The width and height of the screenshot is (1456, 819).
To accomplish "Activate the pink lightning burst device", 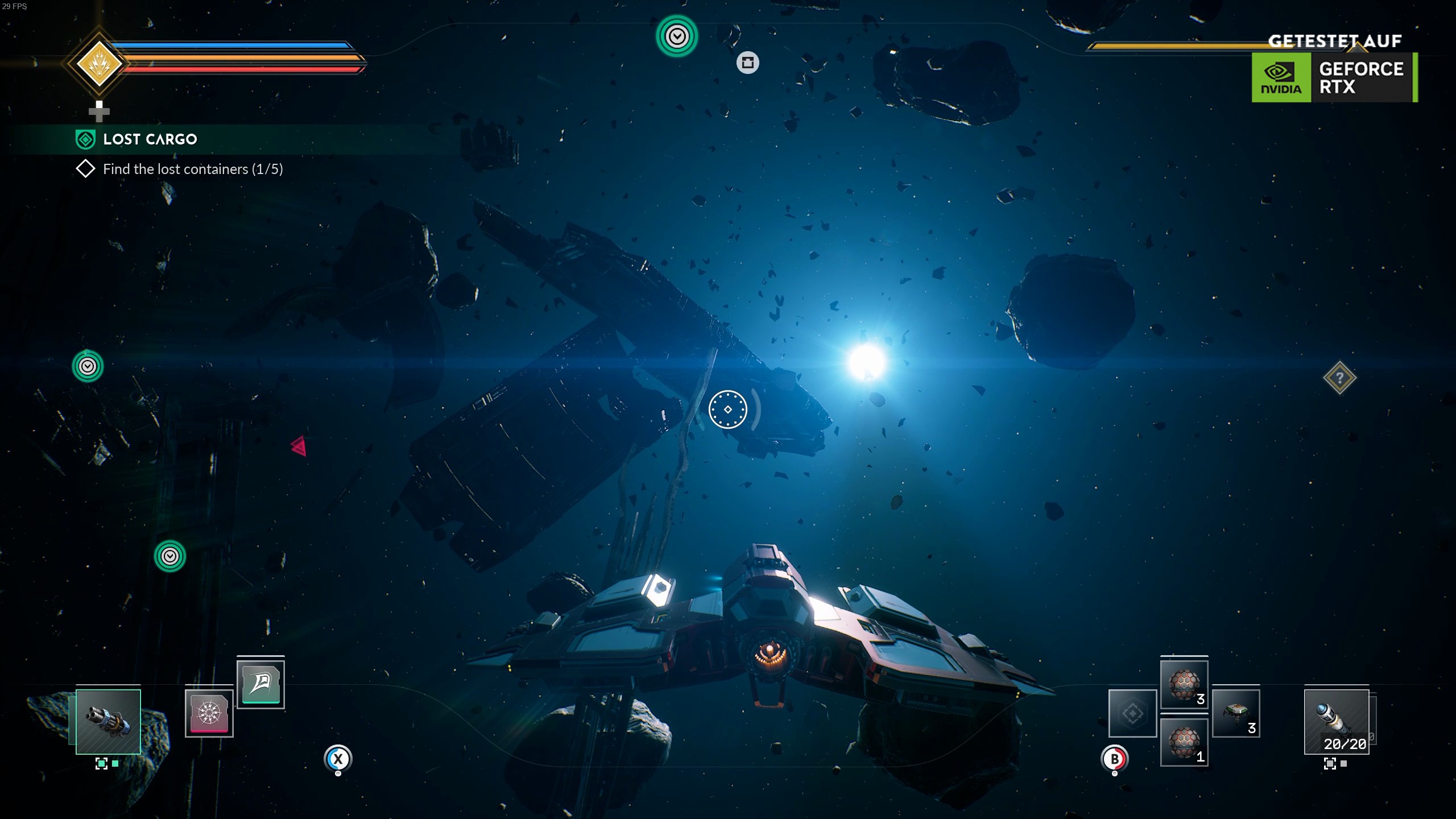I will click(x=209, y=713).
